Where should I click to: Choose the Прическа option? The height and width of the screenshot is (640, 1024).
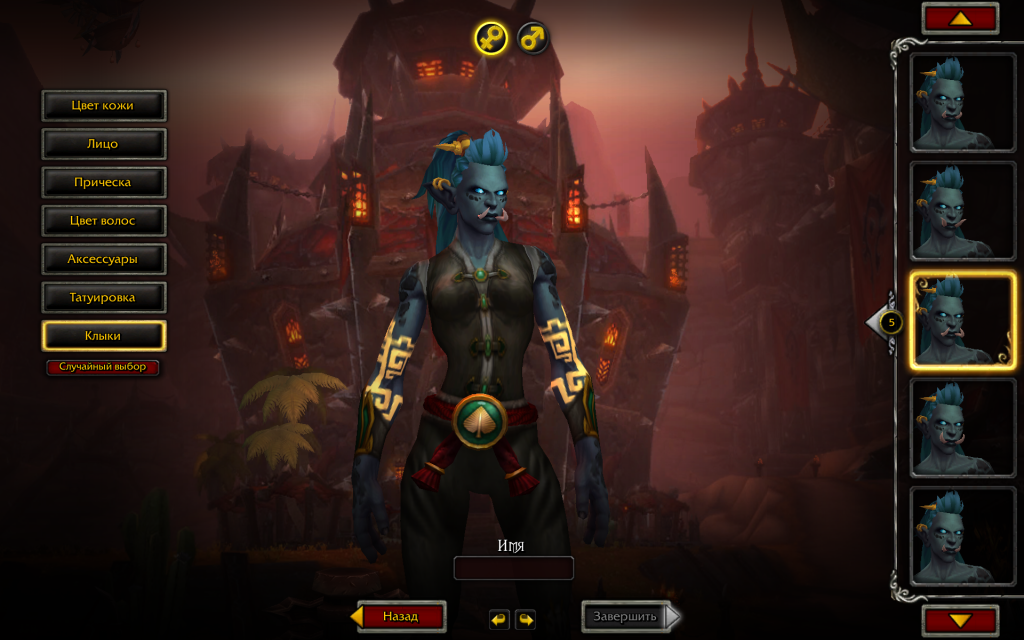103,182
